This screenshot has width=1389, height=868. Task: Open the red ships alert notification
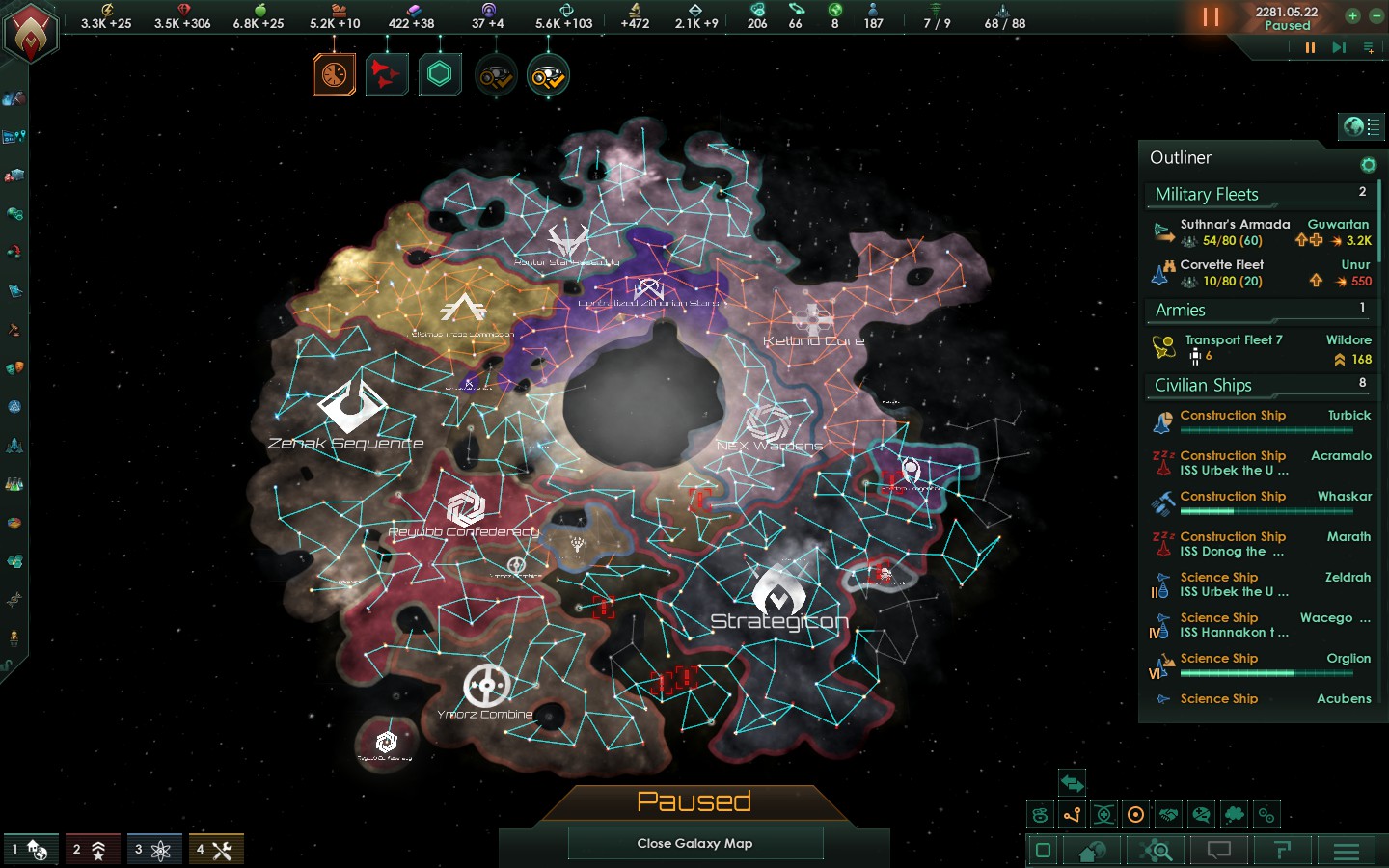[x=387, y=74]
